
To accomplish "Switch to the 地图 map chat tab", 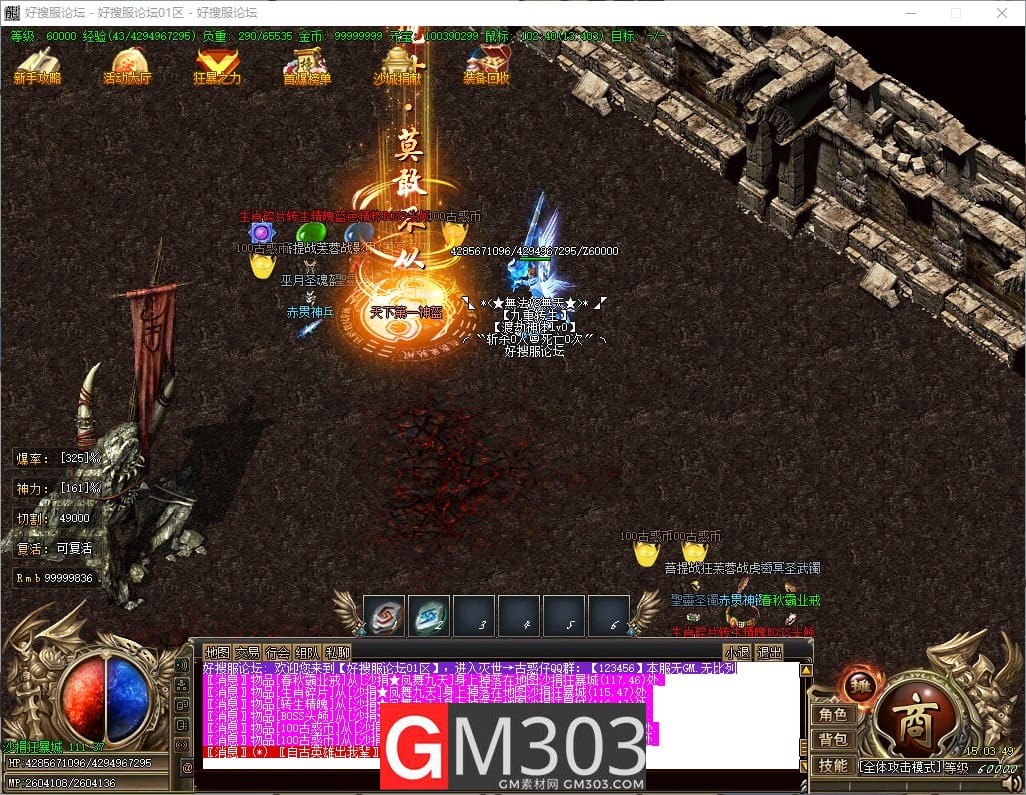I will pos(217,653).
